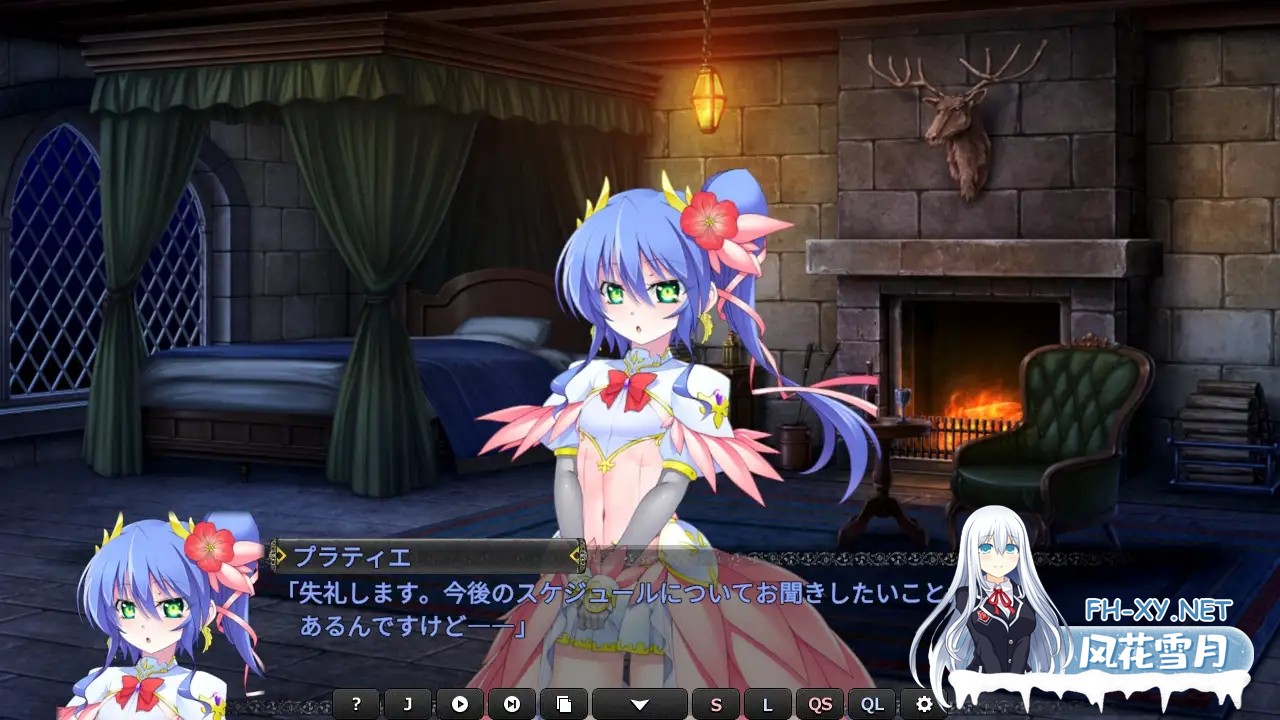
Task: Open the load menu with the L button
Action: click(767, 705)
